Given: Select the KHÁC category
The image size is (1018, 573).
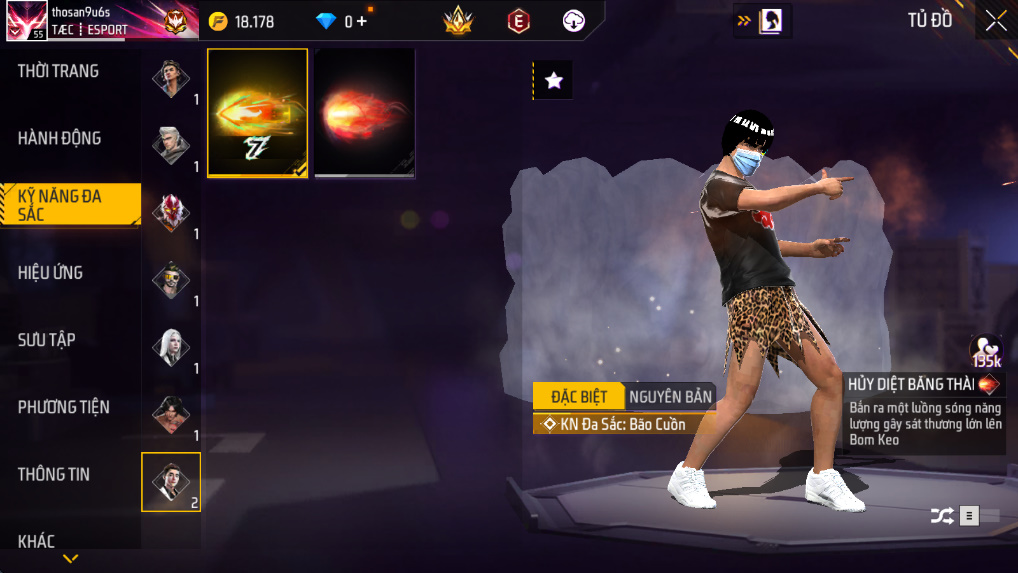Looking at the screenshot, I should [x=37, y=541].
